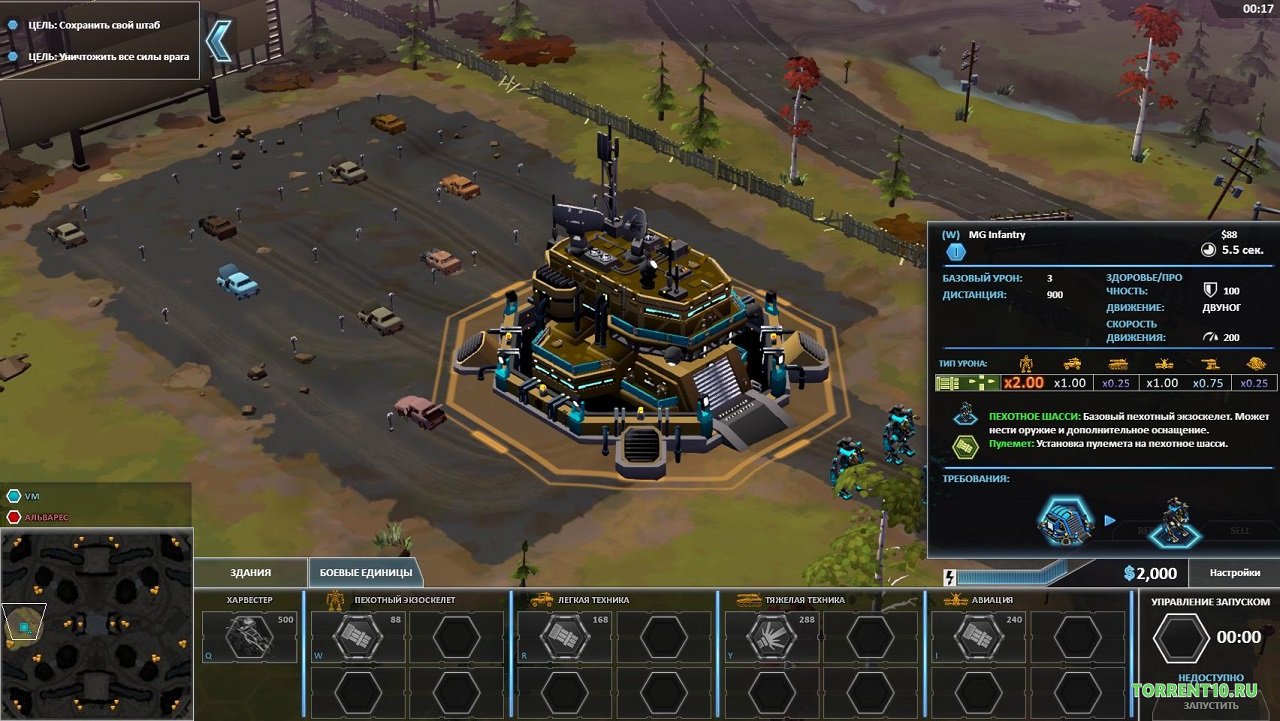This screenshot has width=1280, height=721.
Task: Order the aircraft unit costing 240
Action: click(x=978, y=637)
